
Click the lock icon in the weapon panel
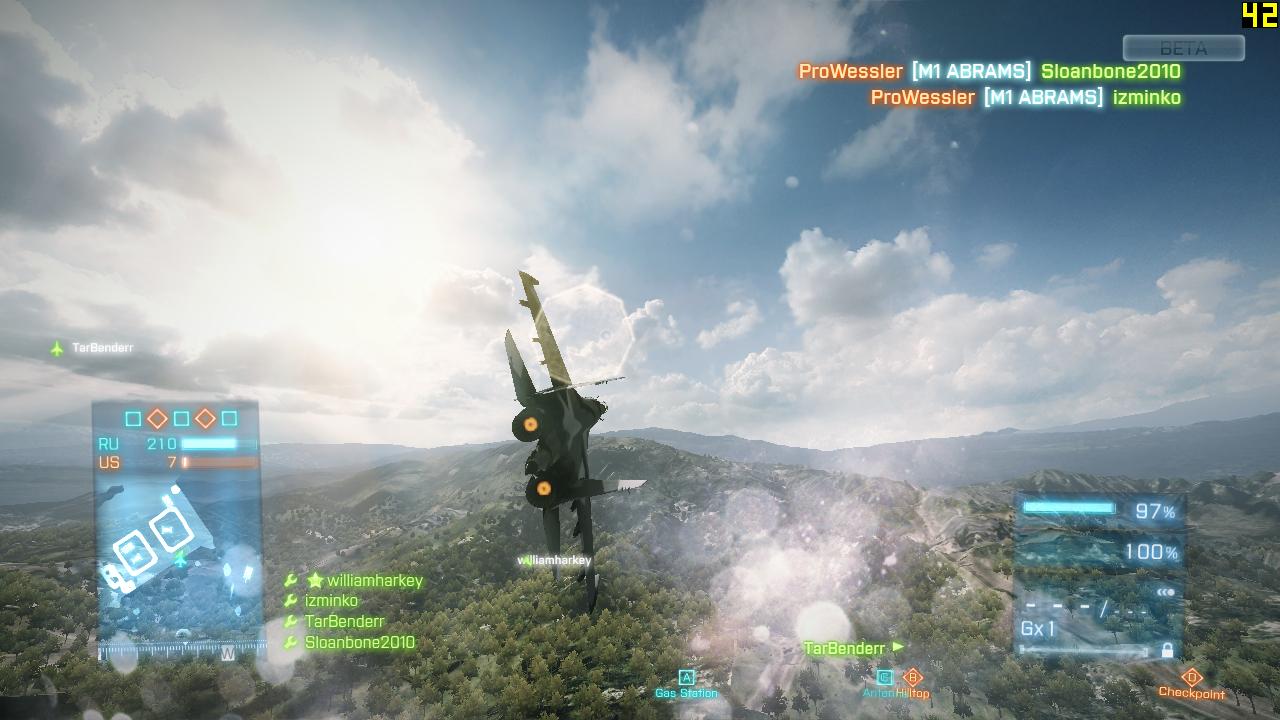click(1166, 651)
